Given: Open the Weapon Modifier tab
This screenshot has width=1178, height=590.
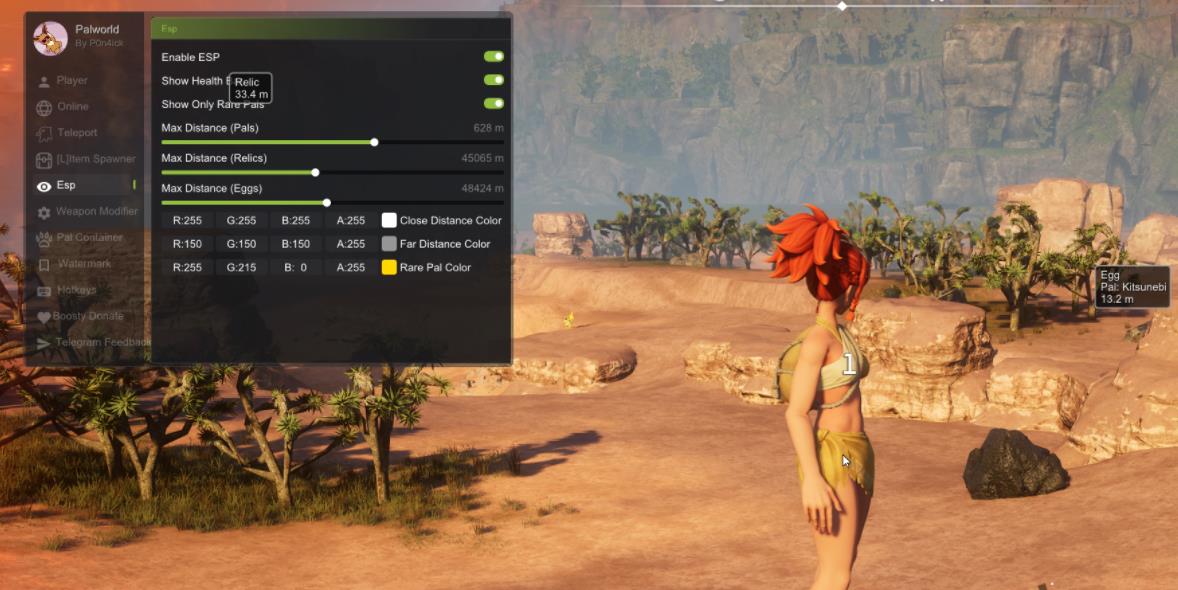Looking at the screenshot, I should (x=96, y=212).
